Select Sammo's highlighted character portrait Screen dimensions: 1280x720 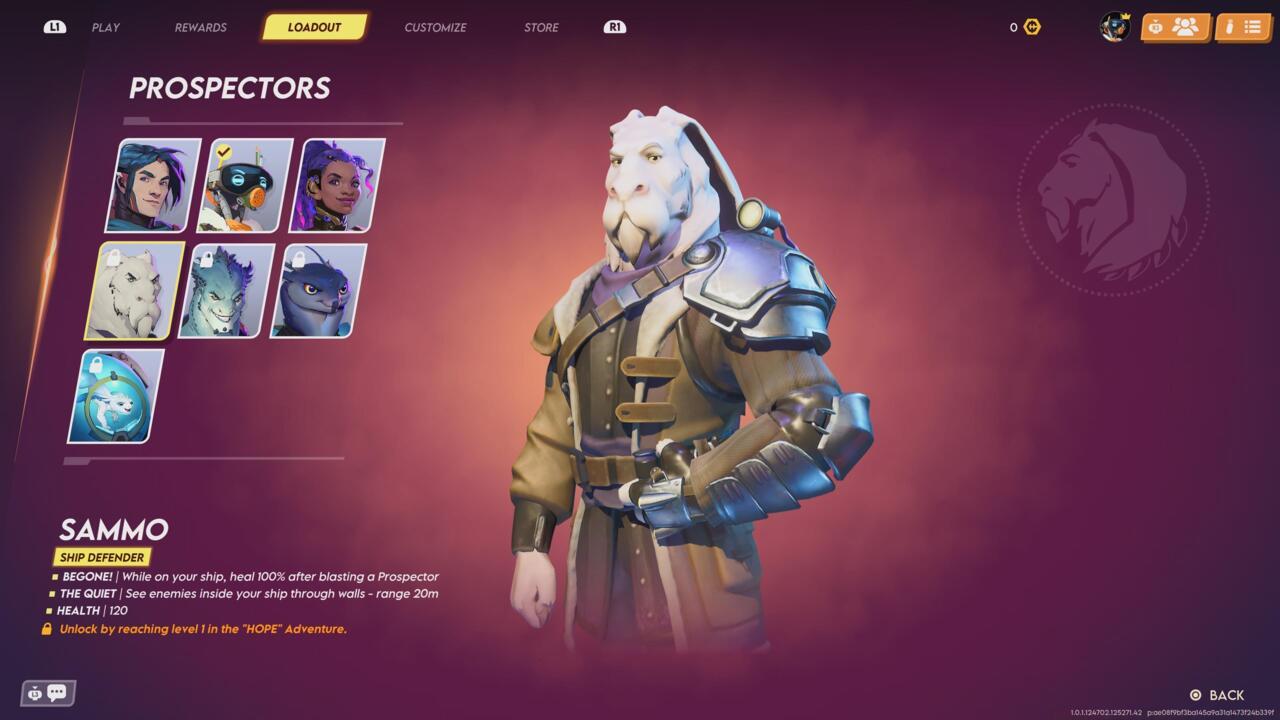[x=128, y=291]
